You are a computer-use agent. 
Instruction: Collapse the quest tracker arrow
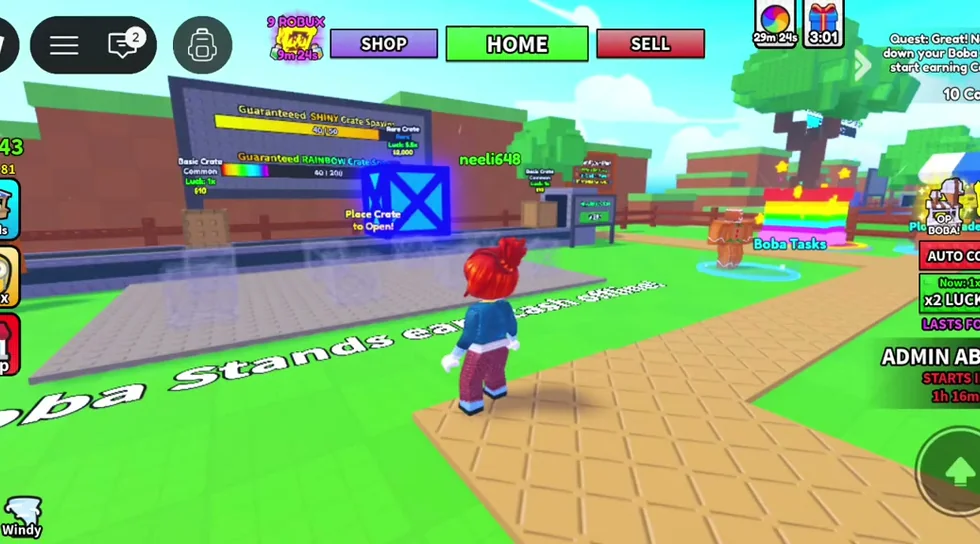point(862,65)
